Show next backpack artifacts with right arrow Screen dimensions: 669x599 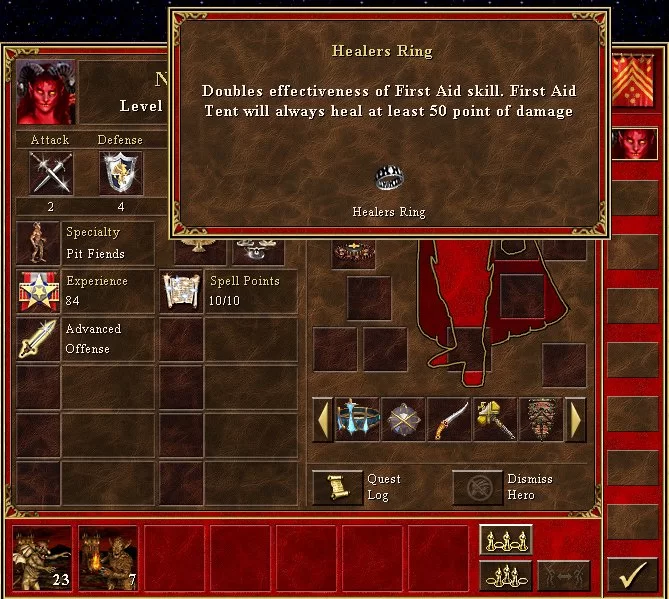[x=576, y=420]
